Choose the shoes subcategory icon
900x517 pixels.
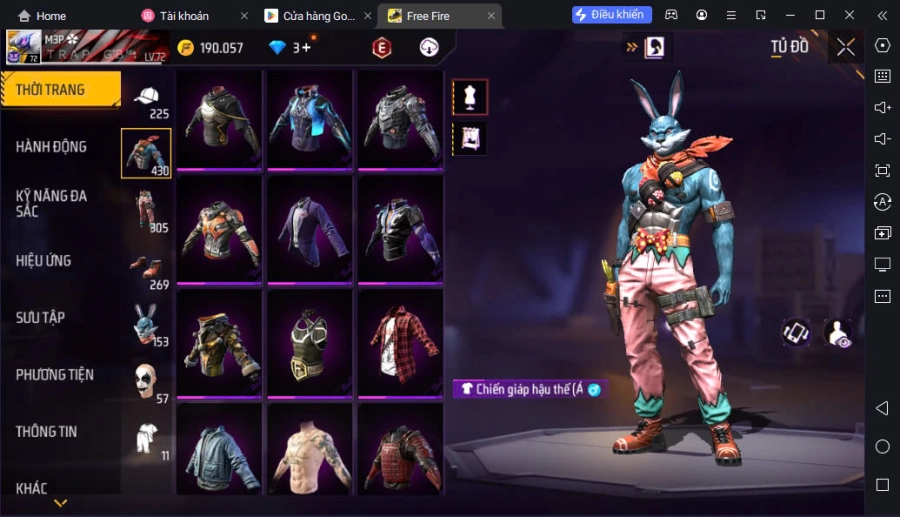(x=147, y=267)
